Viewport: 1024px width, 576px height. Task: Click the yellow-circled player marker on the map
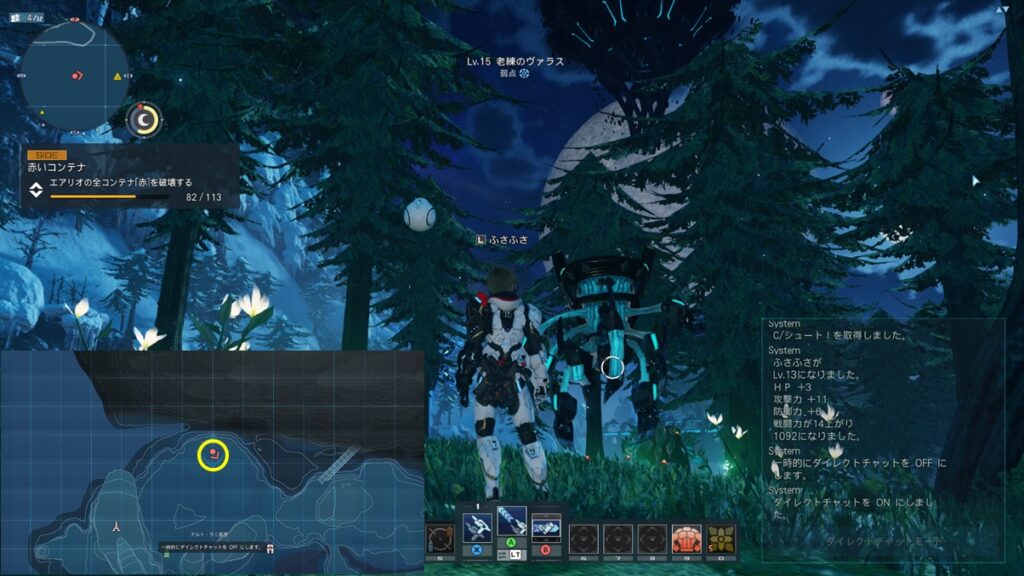214,455
